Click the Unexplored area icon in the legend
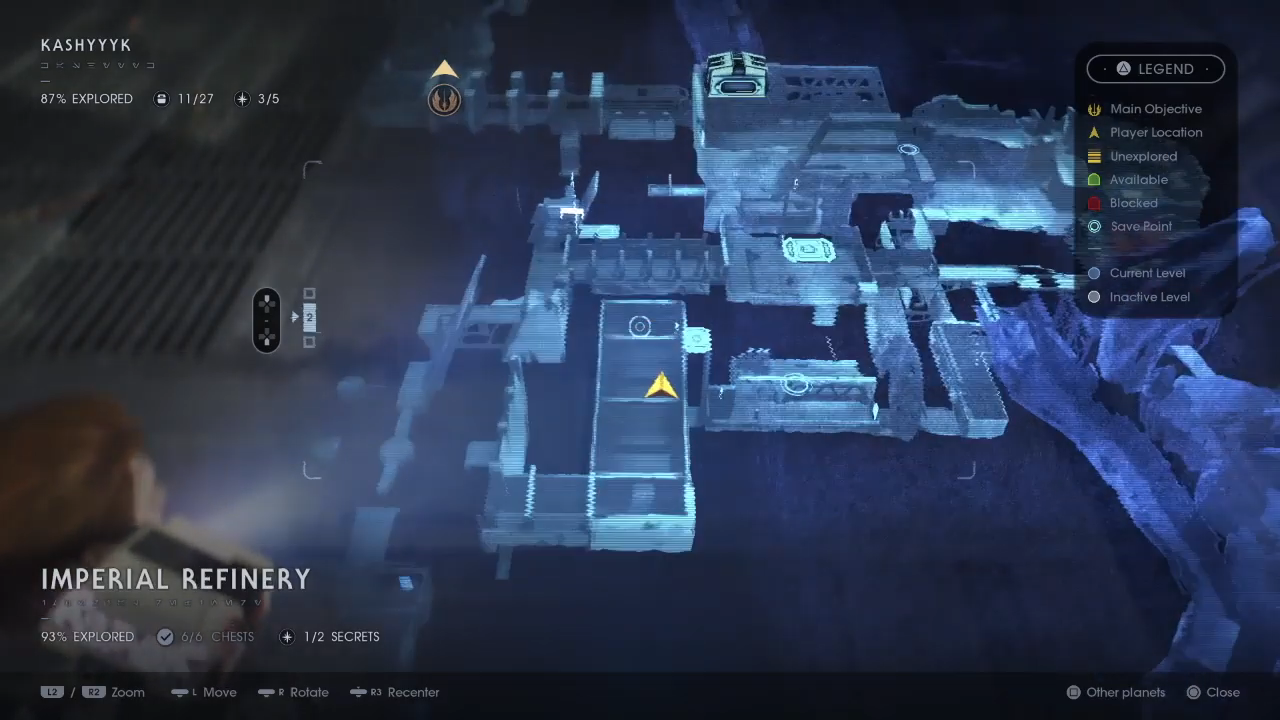 click(1094, 156)
